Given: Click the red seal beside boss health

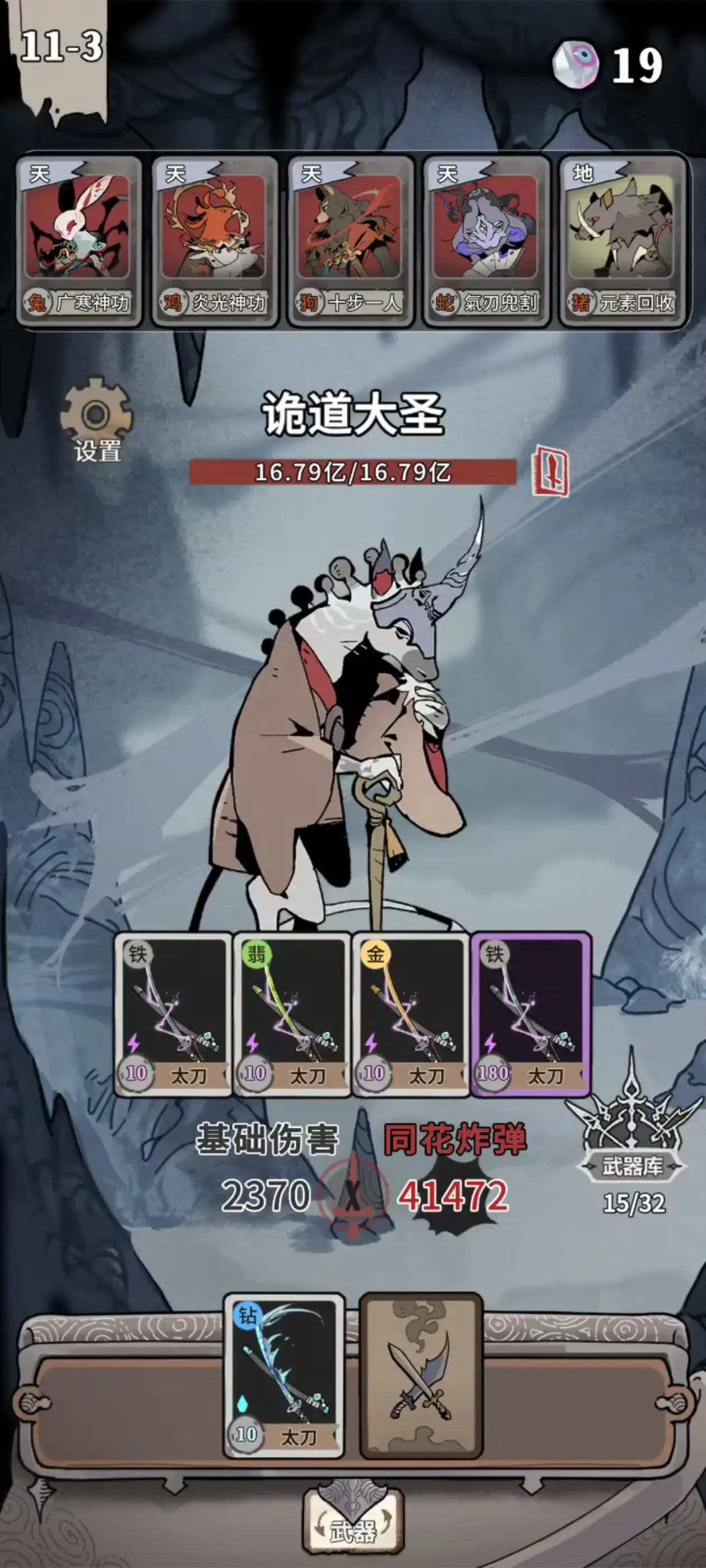Looking at the screenshot, I should [550, 471].
